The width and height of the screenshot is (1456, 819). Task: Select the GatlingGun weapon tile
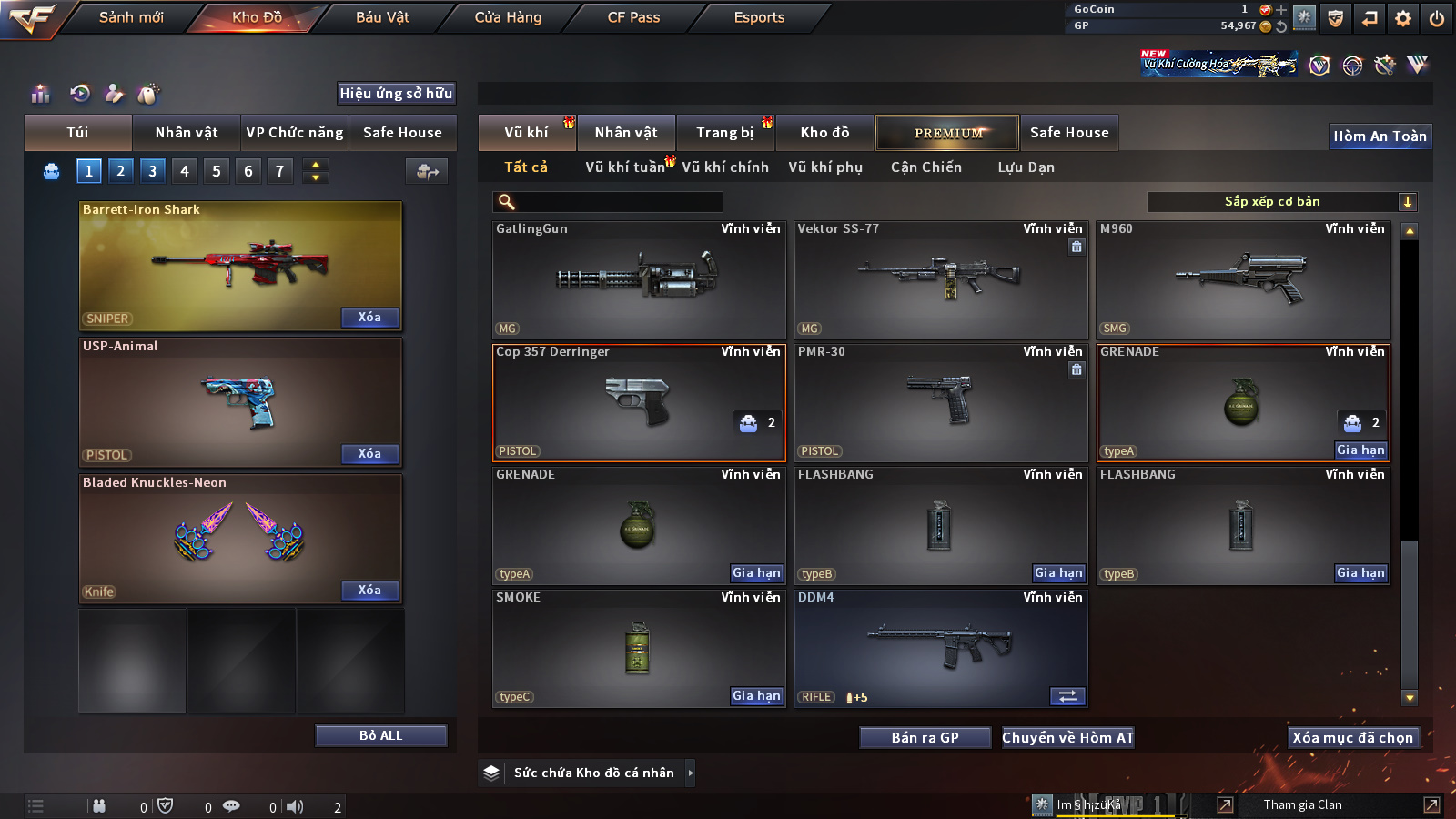pos(639,279)
